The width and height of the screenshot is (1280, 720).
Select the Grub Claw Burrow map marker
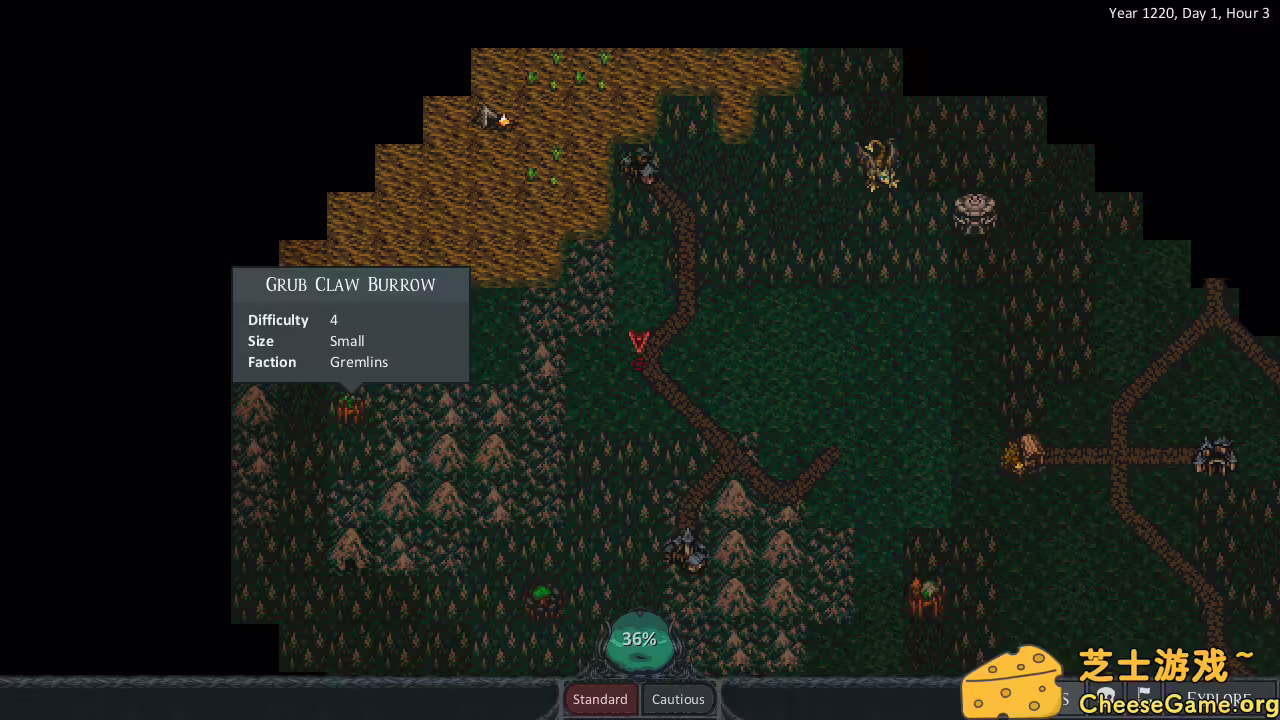pos(349,408)
